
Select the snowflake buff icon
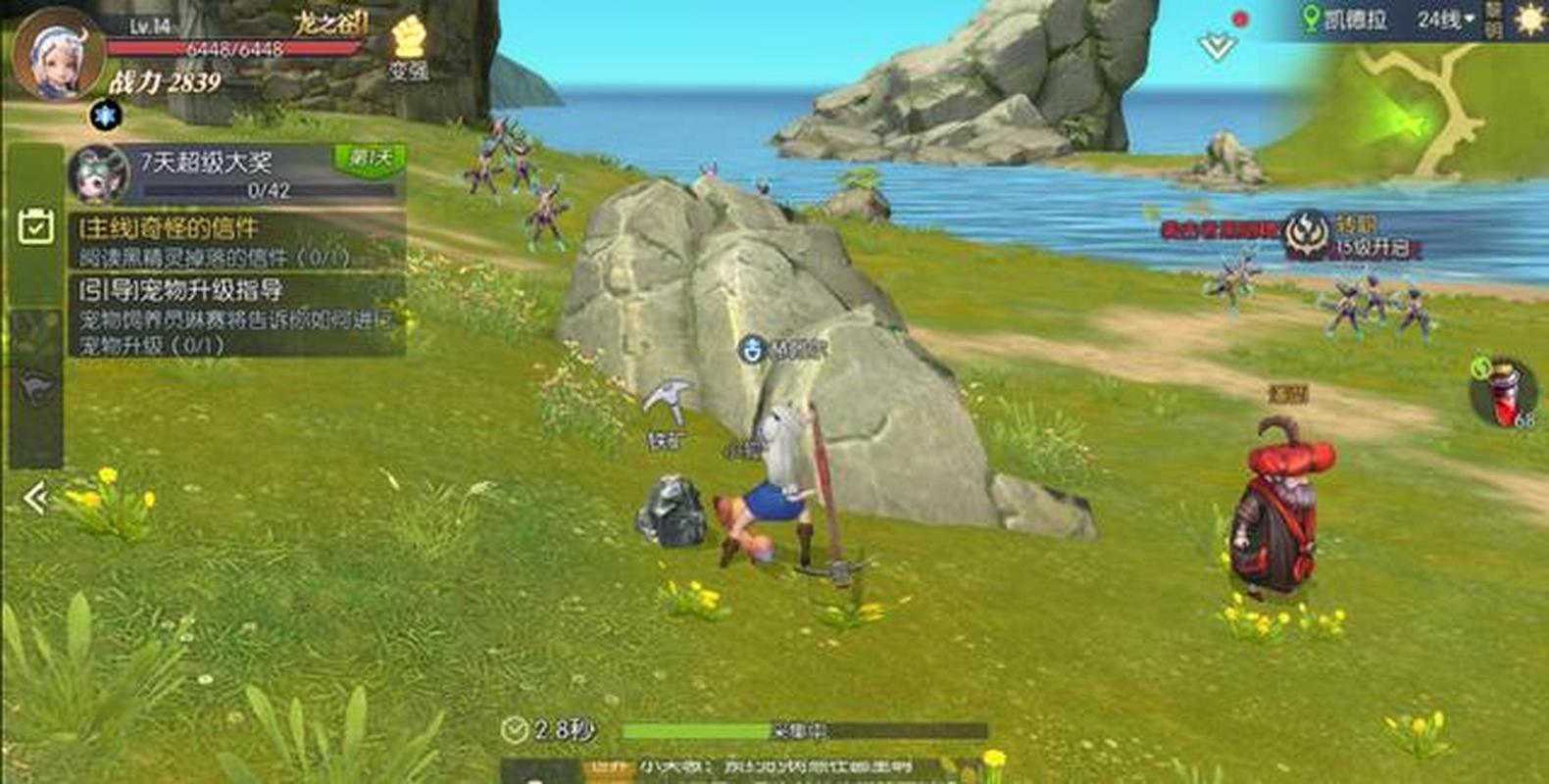[x=105, y=116]
